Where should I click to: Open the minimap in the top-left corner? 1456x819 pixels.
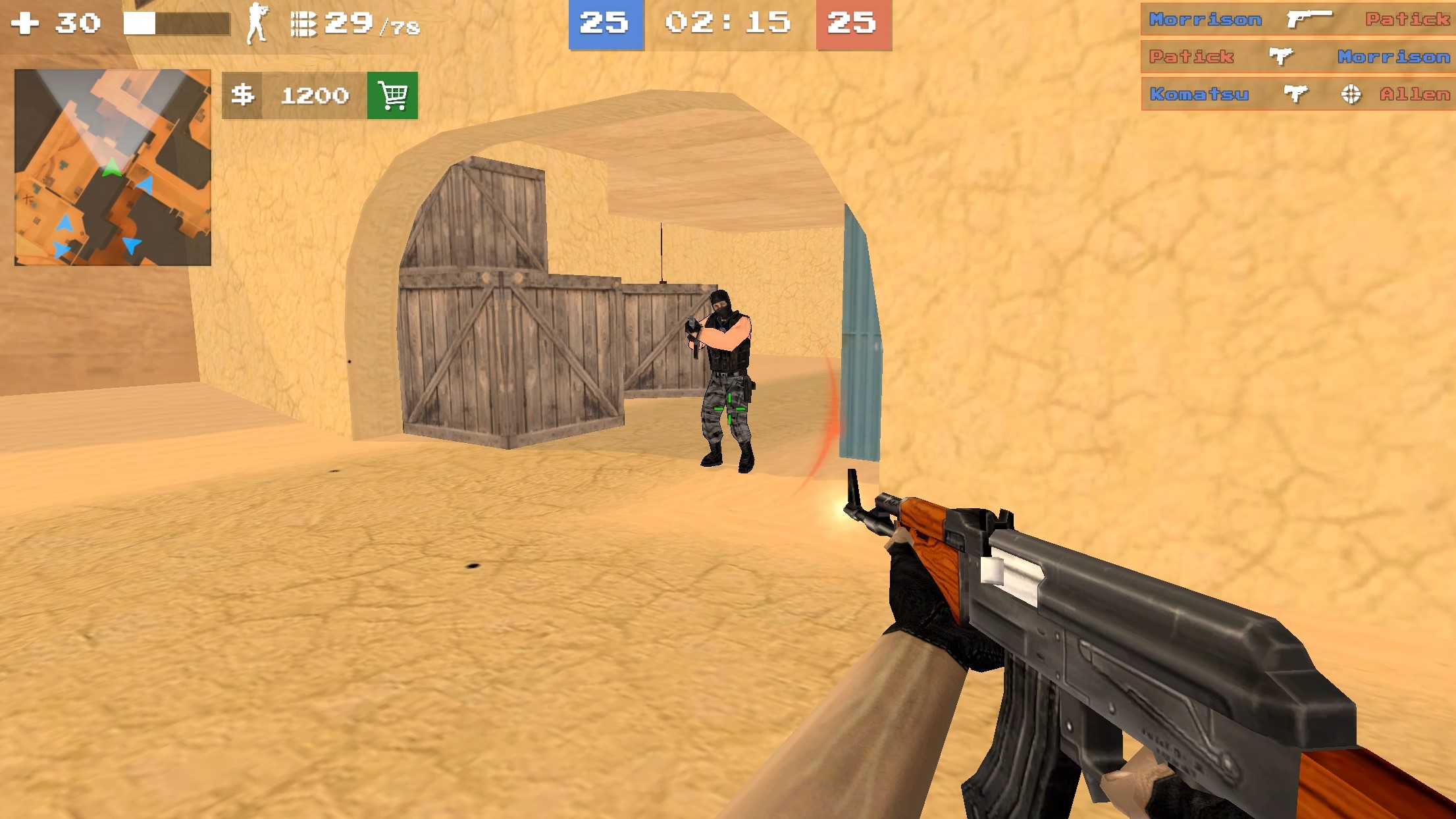click(113, 165)
